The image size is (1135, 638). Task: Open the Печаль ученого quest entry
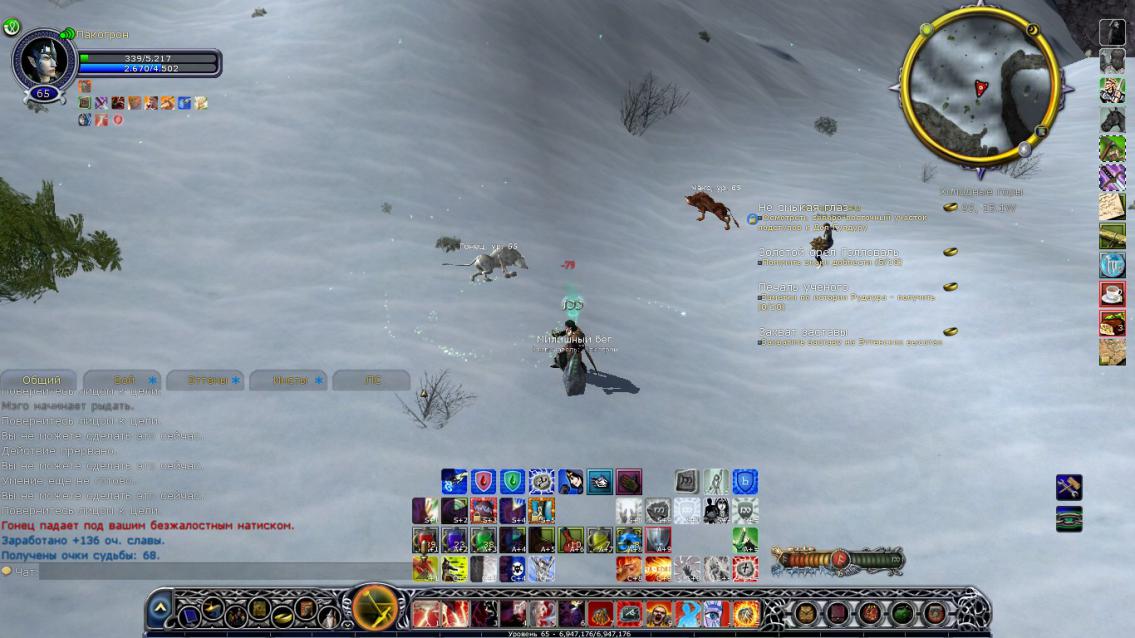tap(803, 287)
